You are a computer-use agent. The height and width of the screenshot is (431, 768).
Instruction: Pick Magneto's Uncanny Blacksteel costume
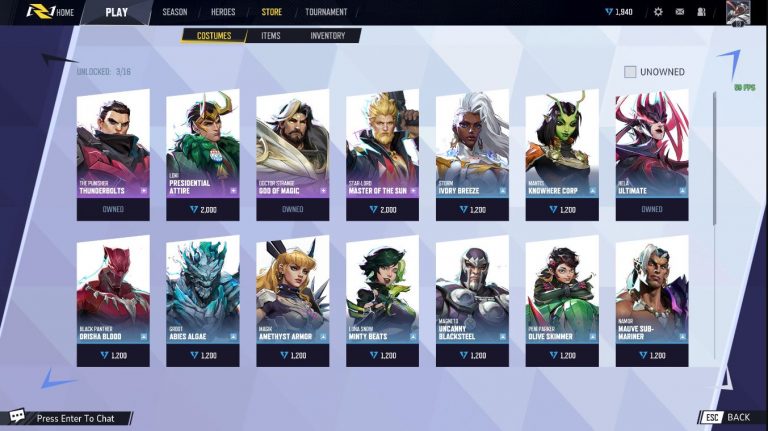click(x=472, y=300)
